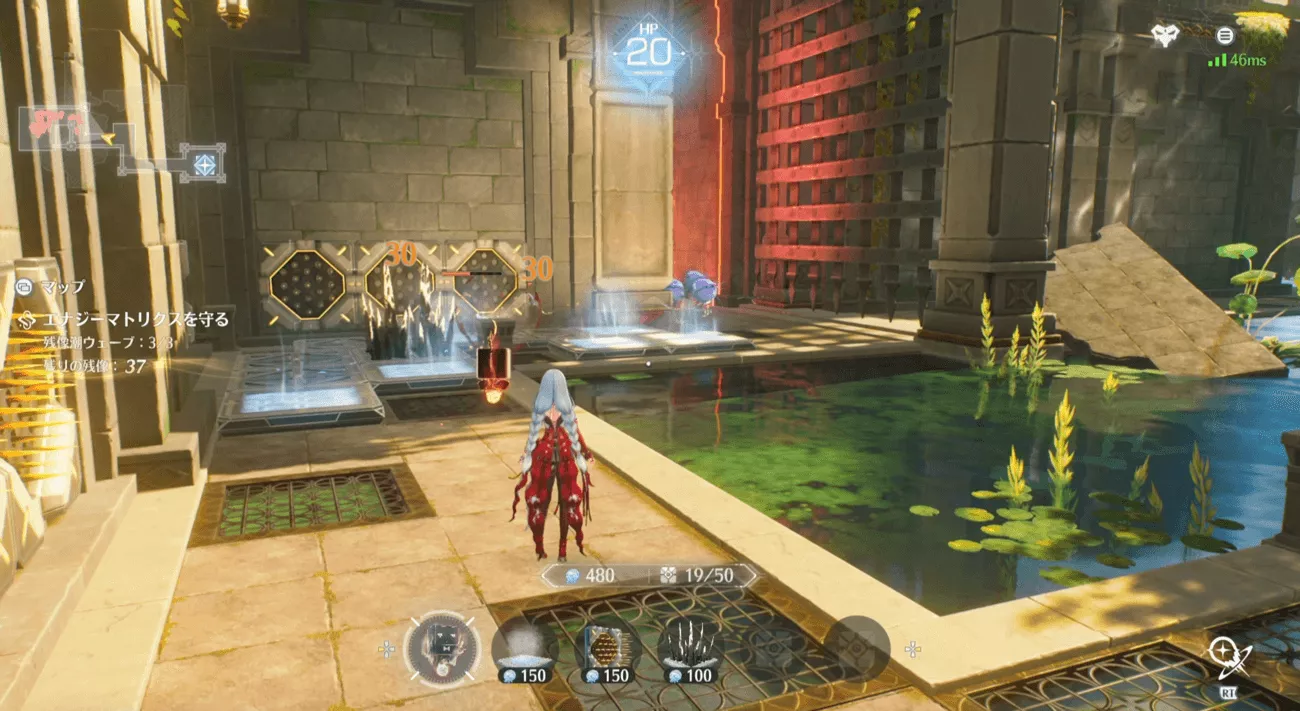This screenshot has width=1300, height=711.
Task: Select the エナジーマトリクスを守る objective tracker
Action: (126, 320)
